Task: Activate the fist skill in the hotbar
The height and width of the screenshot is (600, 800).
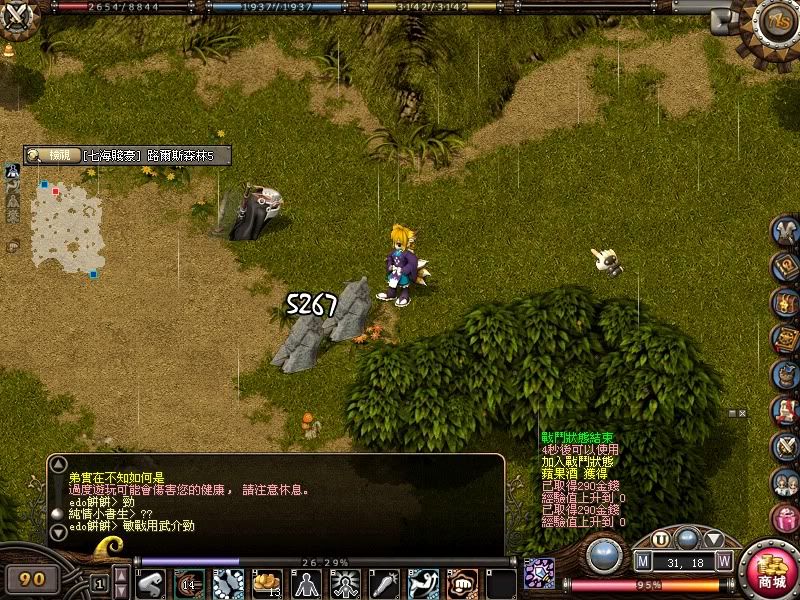Action: [x=462, y=583]
